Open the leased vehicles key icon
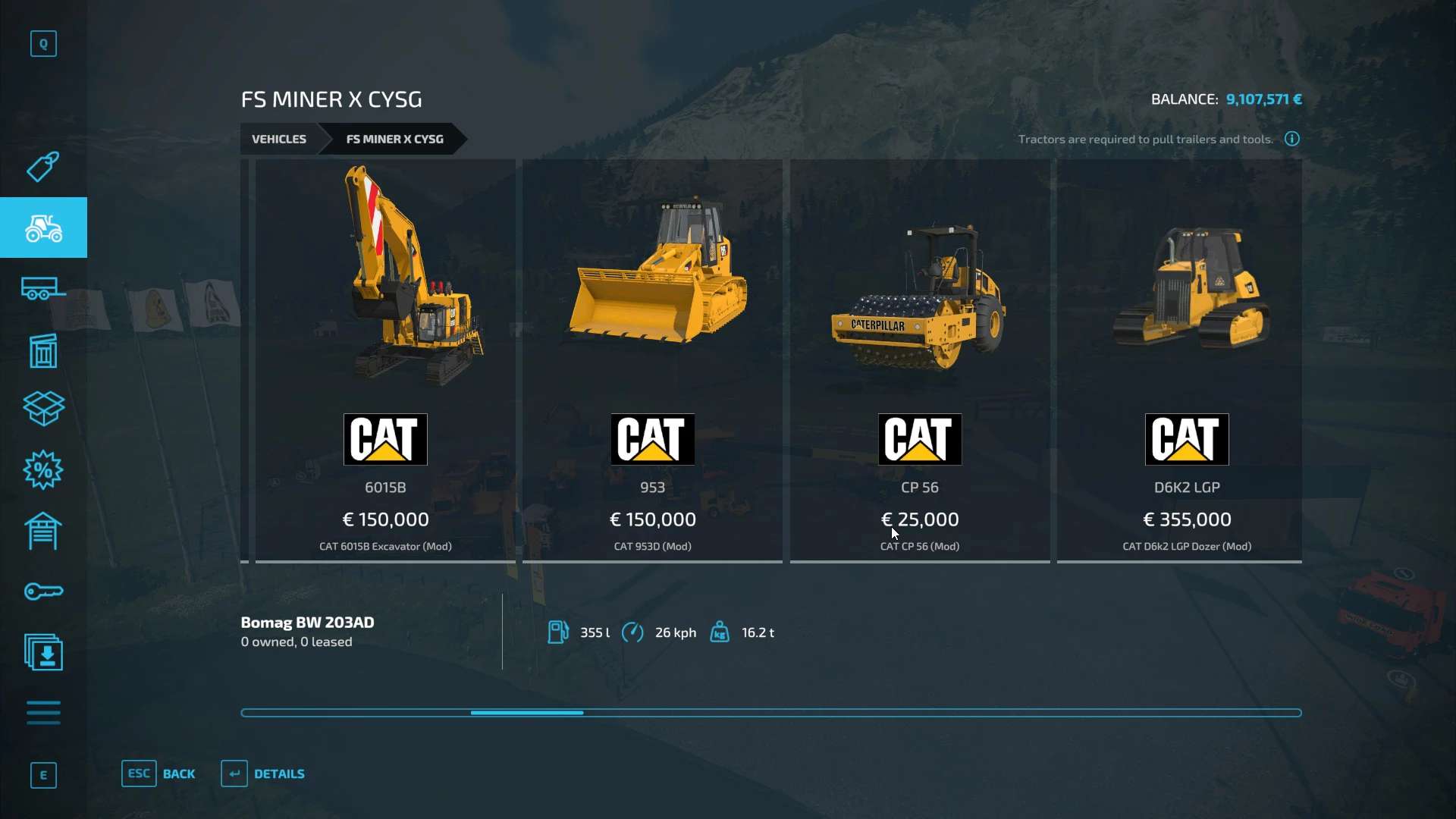 [x=43, y=591]
